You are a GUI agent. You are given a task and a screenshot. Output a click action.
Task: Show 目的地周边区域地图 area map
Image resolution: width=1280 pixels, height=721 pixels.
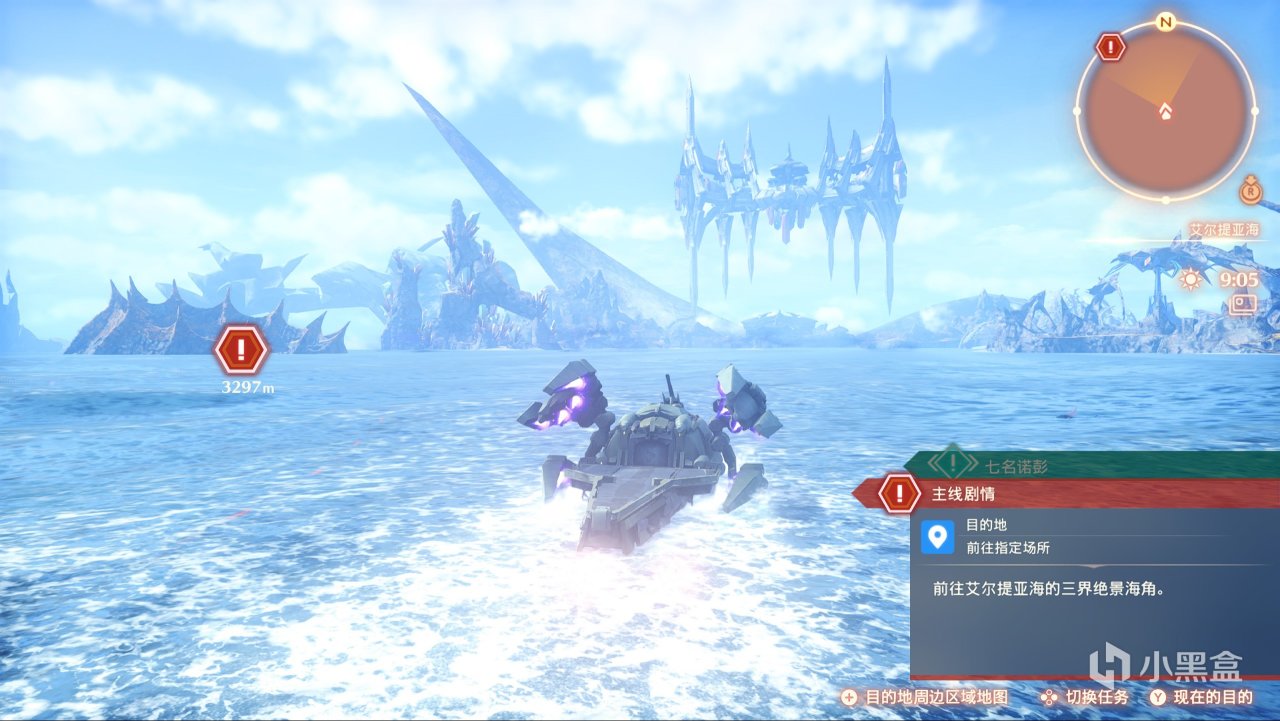pos(925,697)
